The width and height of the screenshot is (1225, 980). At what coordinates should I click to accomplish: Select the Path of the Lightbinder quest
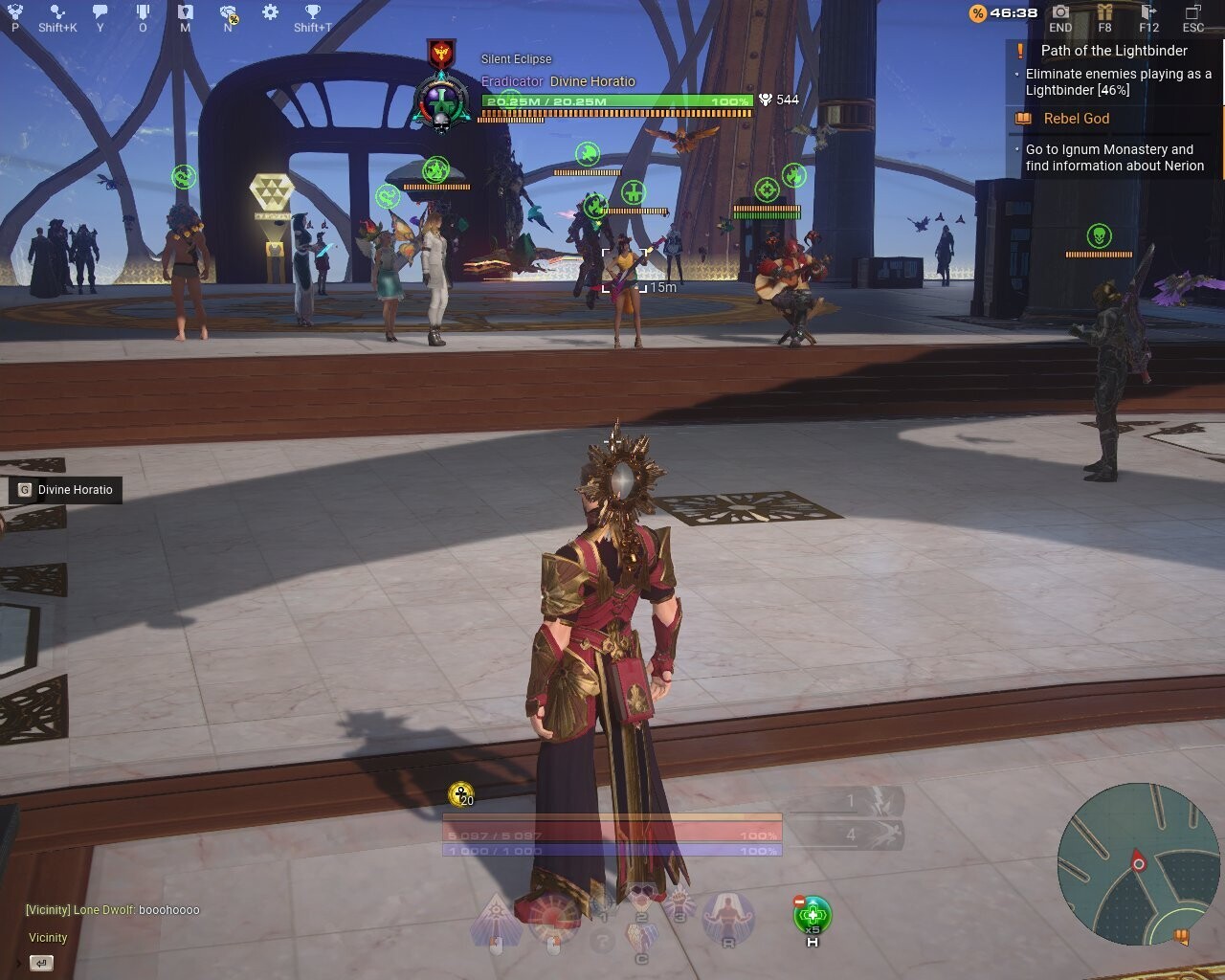pos(1113,51)
